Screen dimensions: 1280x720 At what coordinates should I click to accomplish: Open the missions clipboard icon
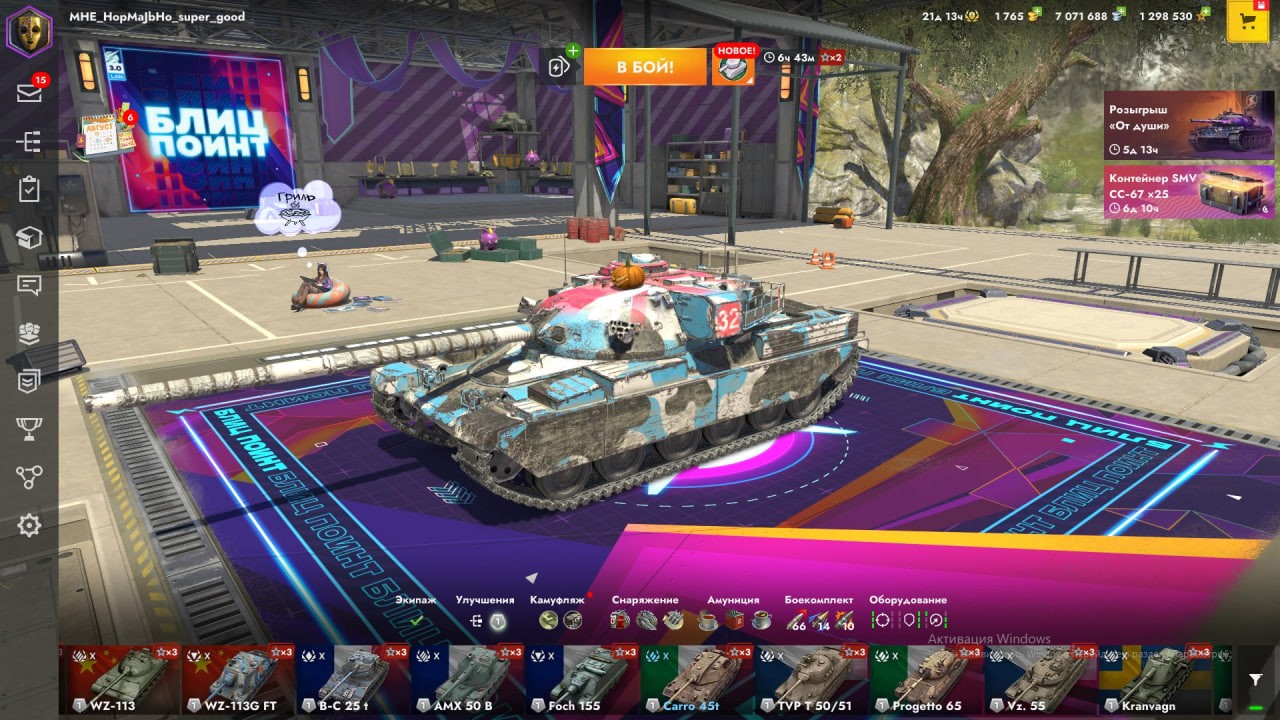[x=29, y=189]
